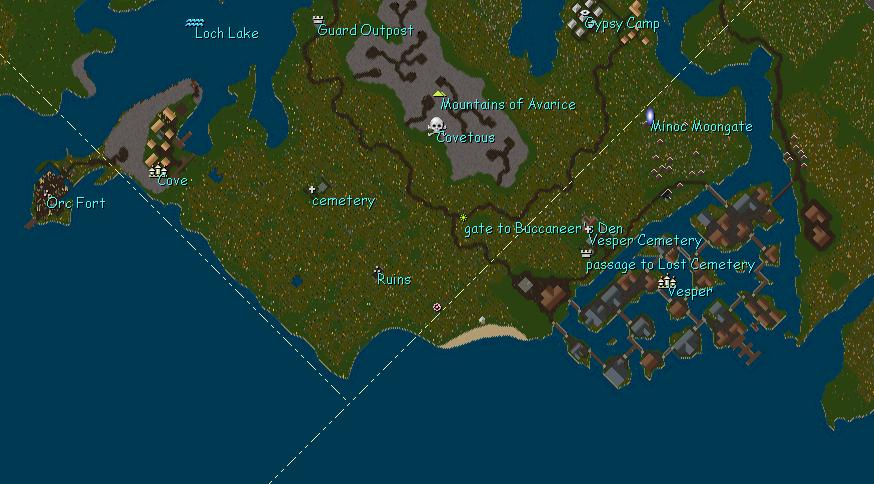Image resolution: width=874 pixels, height=484 pixels.
Task: Click the Ruins map marker
Action: click(377, 270)
